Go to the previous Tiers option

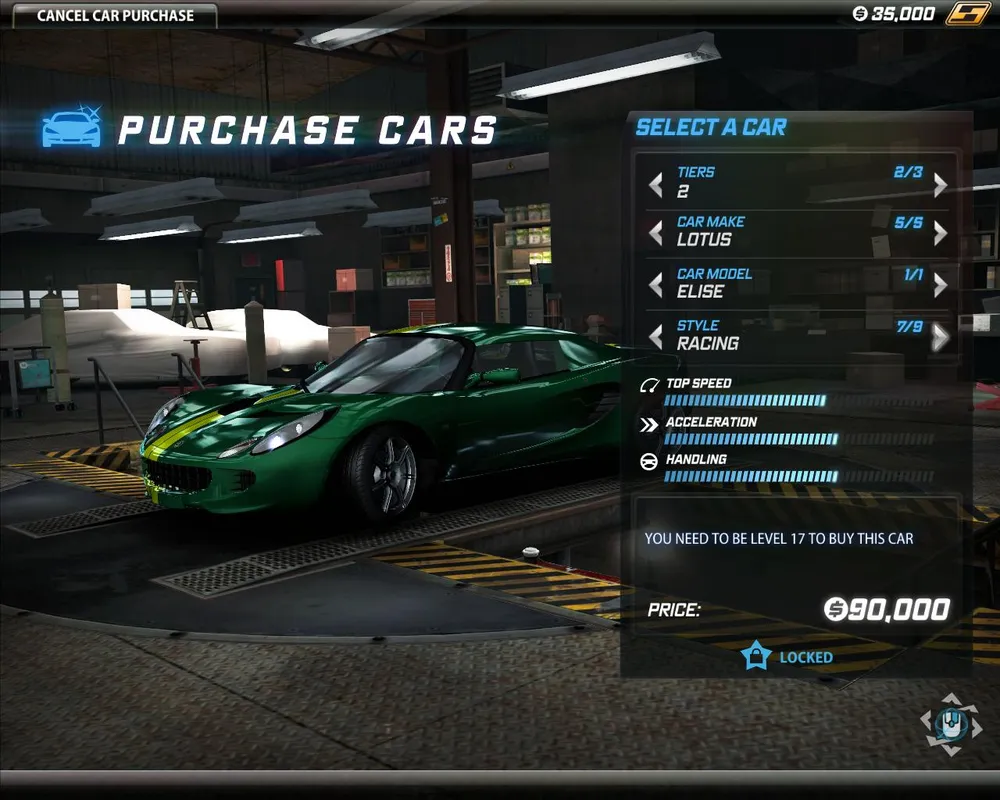(656, 185)
